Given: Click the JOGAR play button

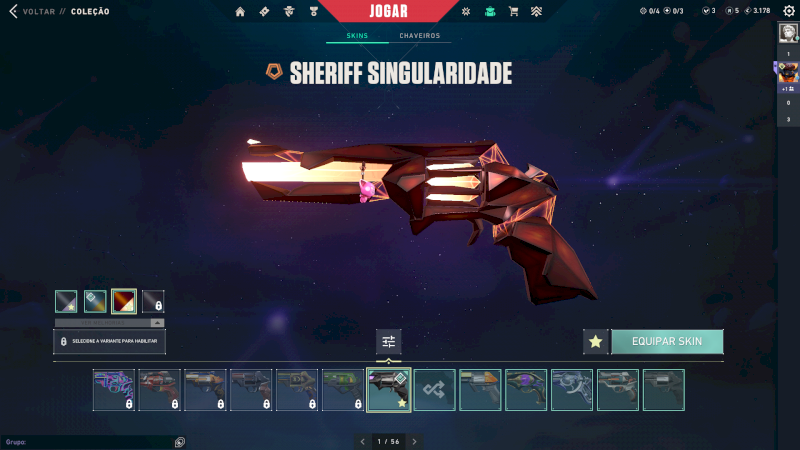Looking at the screenshot, I should (389, 11).
